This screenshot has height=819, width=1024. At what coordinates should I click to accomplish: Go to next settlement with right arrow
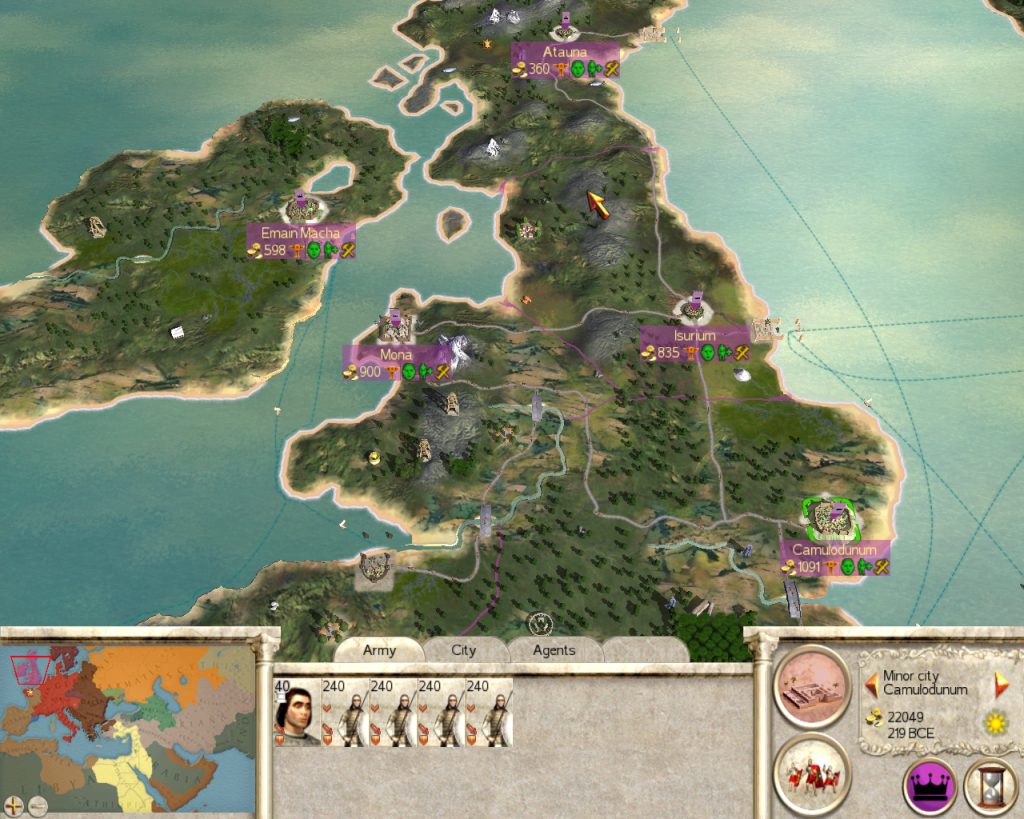[x=996, y=684]
